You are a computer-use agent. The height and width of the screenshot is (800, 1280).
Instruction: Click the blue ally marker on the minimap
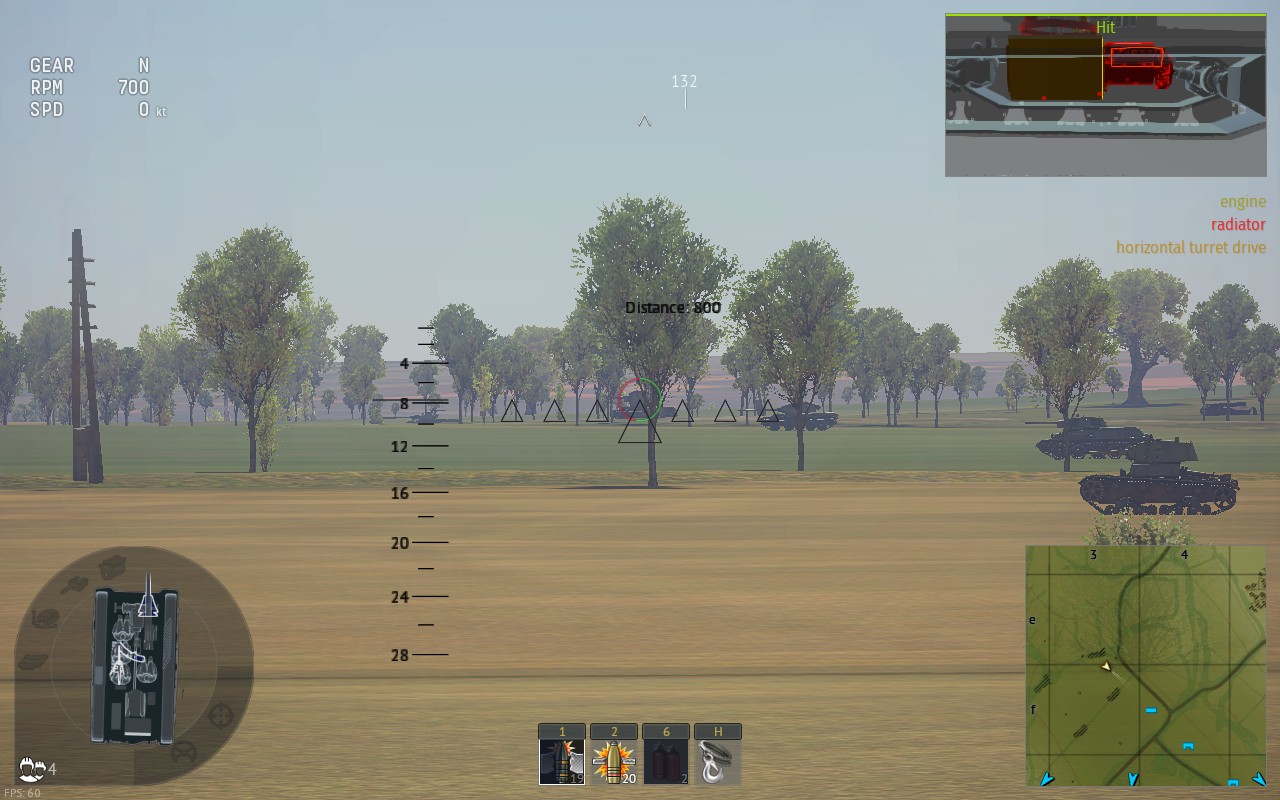coord(1150,710)
